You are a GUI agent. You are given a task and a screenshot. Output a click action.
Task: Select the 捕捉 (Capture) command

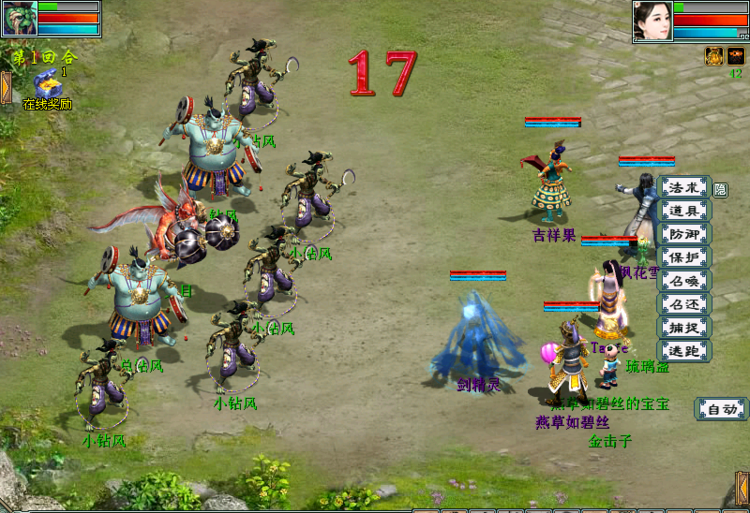click(x=685, y=326)
